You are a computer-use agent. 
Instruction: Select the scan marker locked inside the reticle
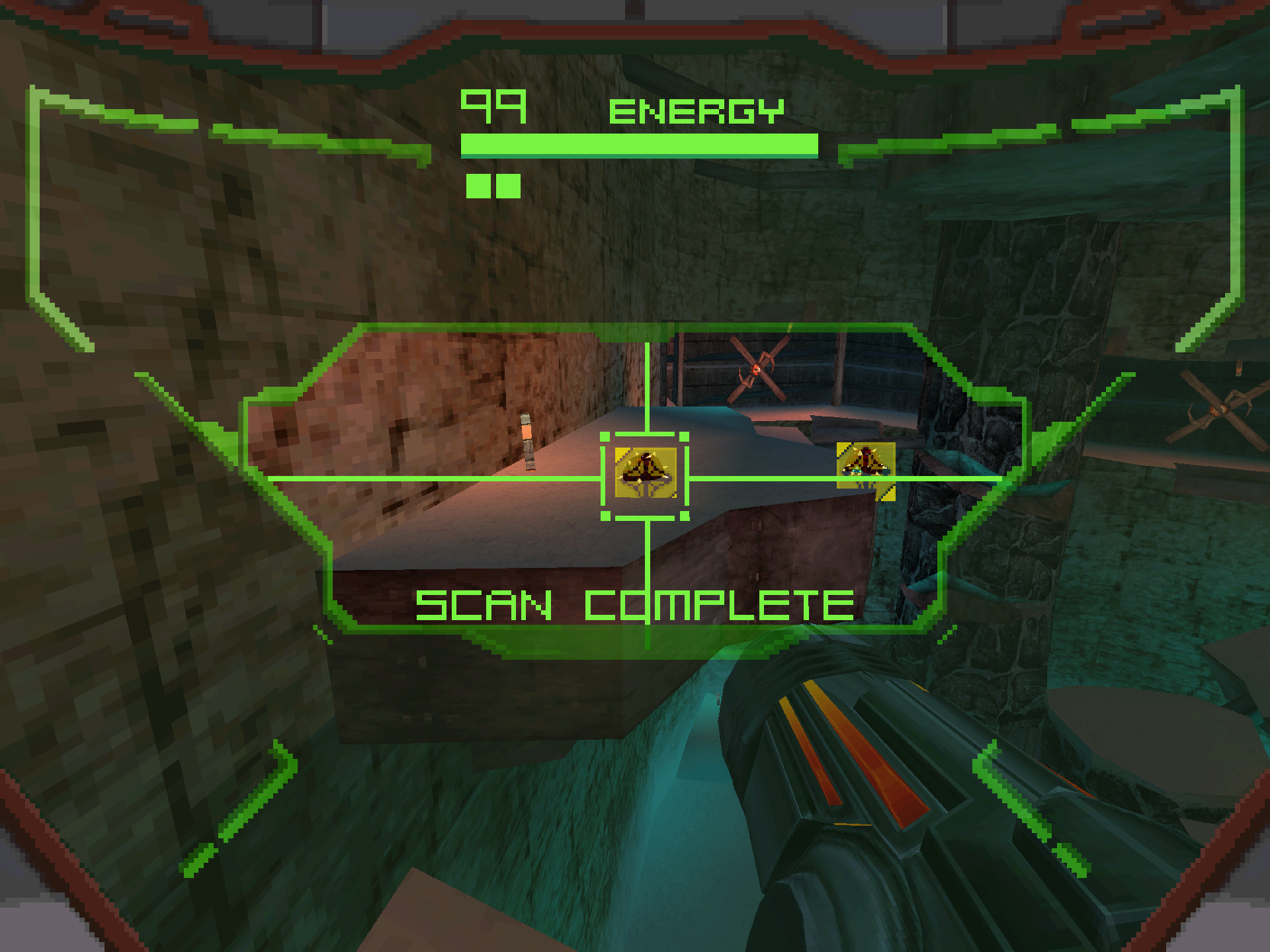coord(645,472)
